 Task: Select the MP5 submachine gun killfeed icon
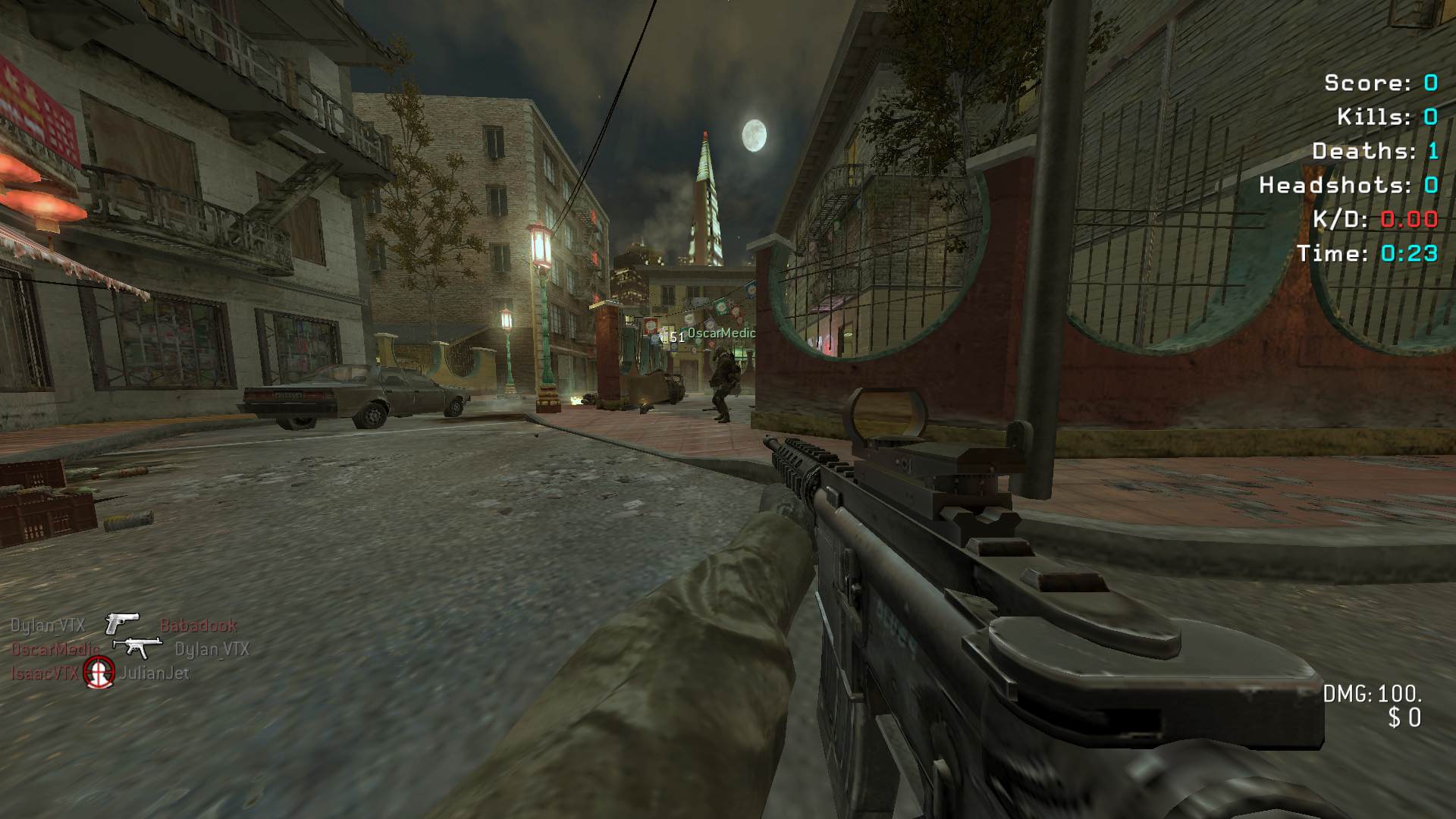click(137, 647)
